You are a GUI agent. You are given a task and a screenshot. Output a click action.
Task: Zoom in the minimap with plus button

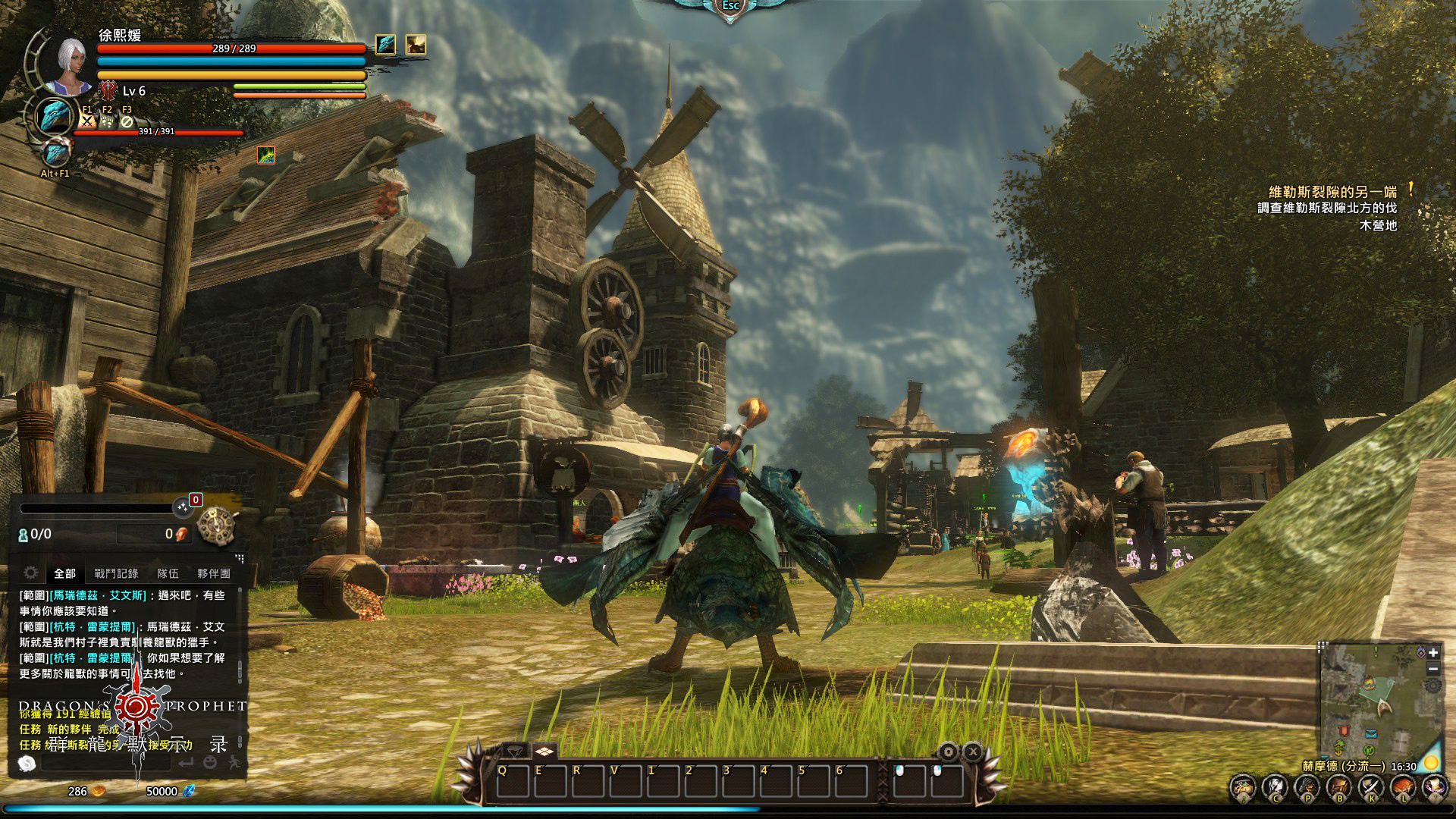[x=1433, y=653]
